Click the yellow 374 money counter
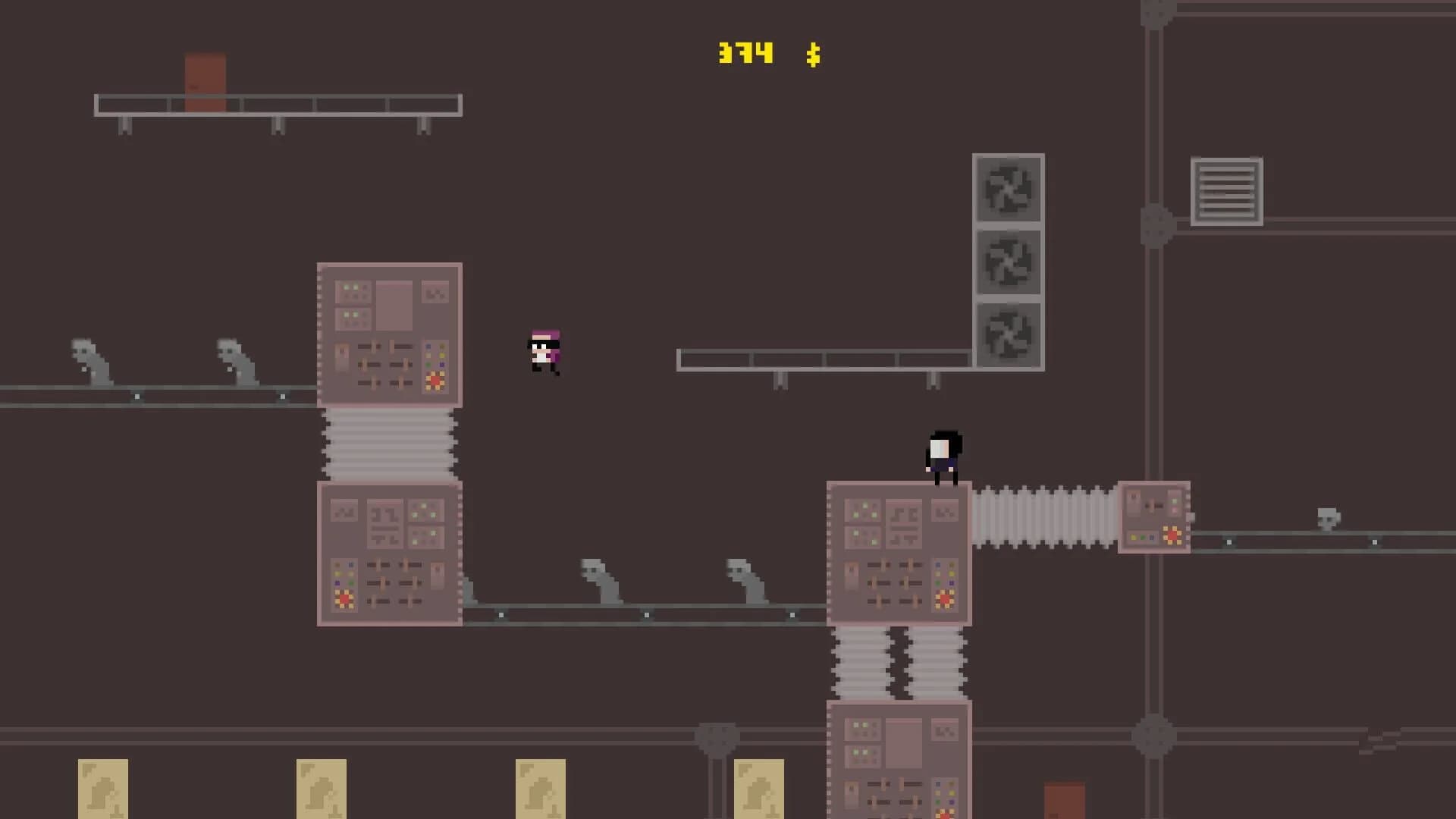This screenshot has height=819, width=1456. point(745,52)
